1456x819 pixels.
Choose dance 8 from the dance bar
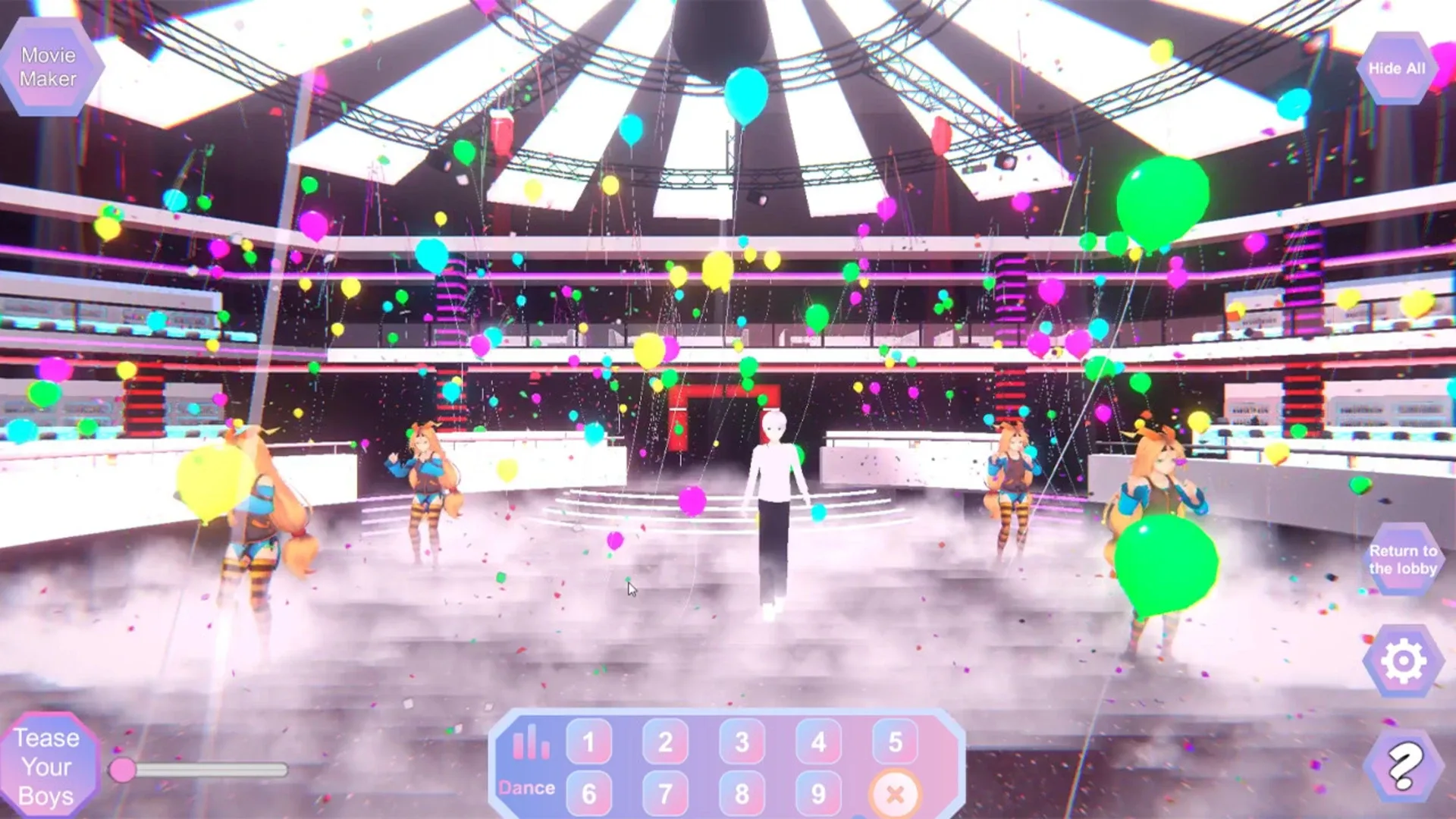pos(742,792)
